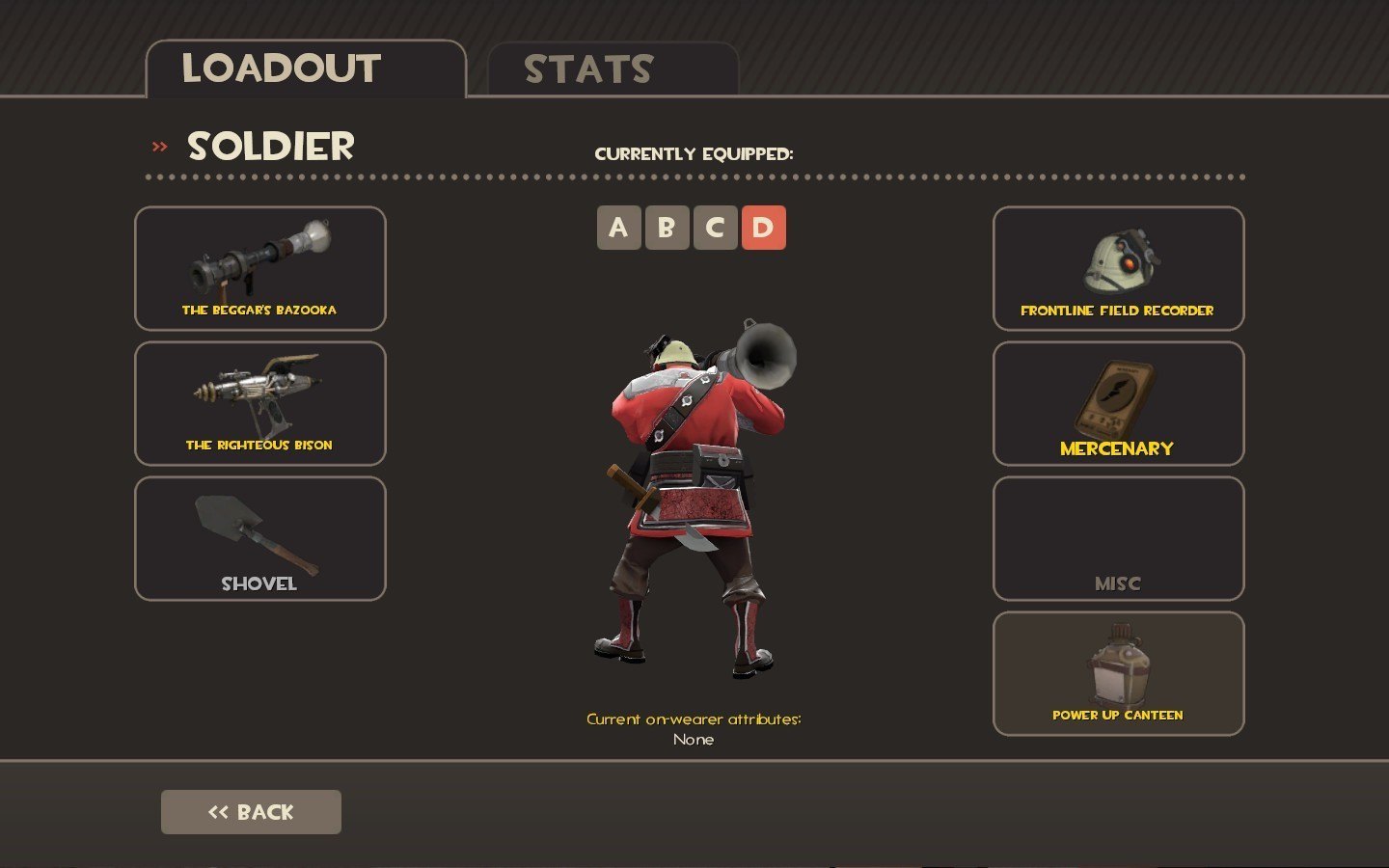Choose the Righteous Bison secondary slot
The image size is (1389, 868).
[x=260, y=403]
